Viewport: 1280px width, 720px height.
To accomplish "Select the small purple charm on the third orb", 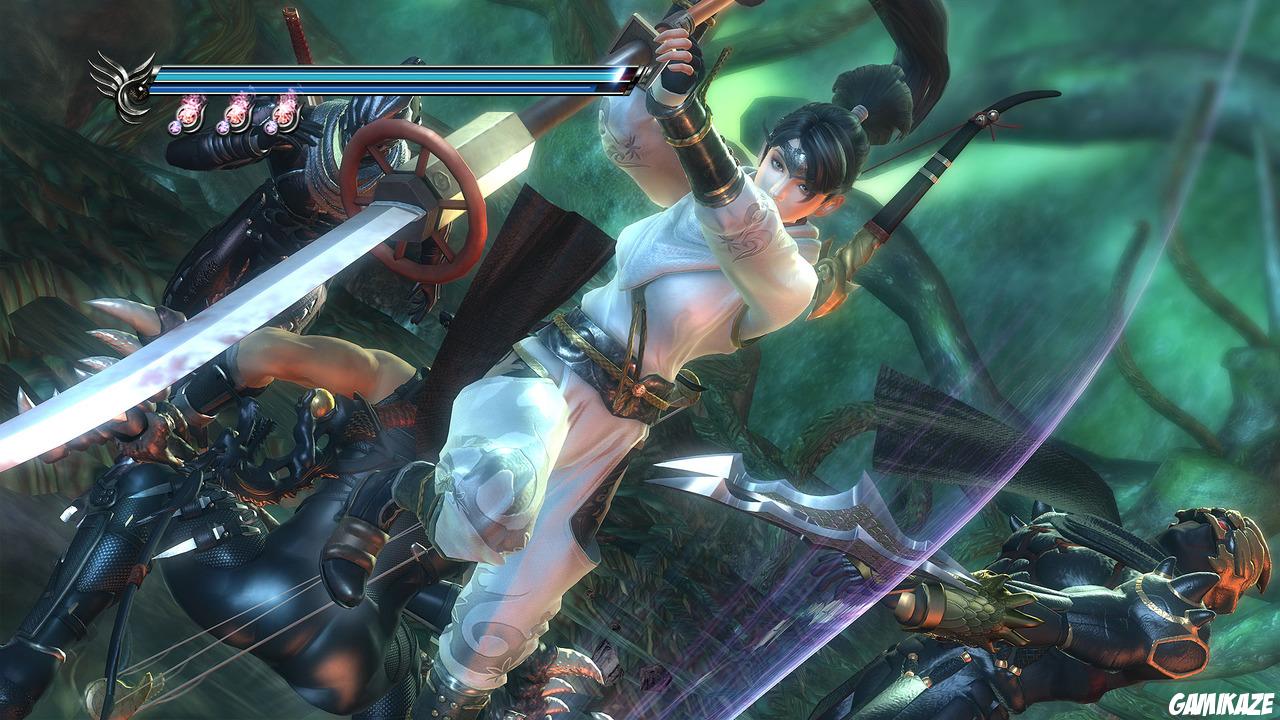I will pos(270,126).
